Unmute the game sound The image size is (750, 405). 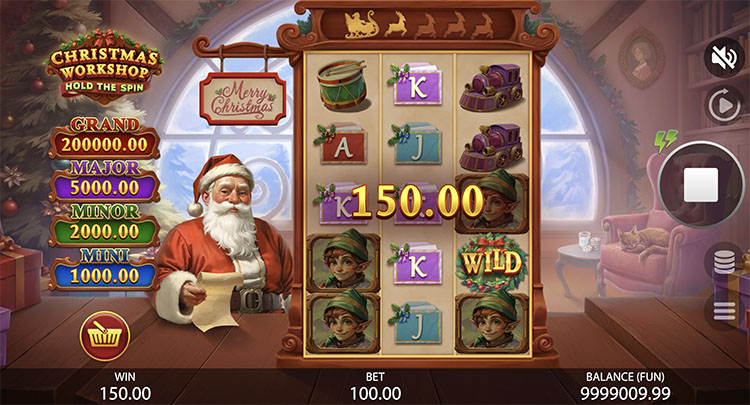pos(723,57)
